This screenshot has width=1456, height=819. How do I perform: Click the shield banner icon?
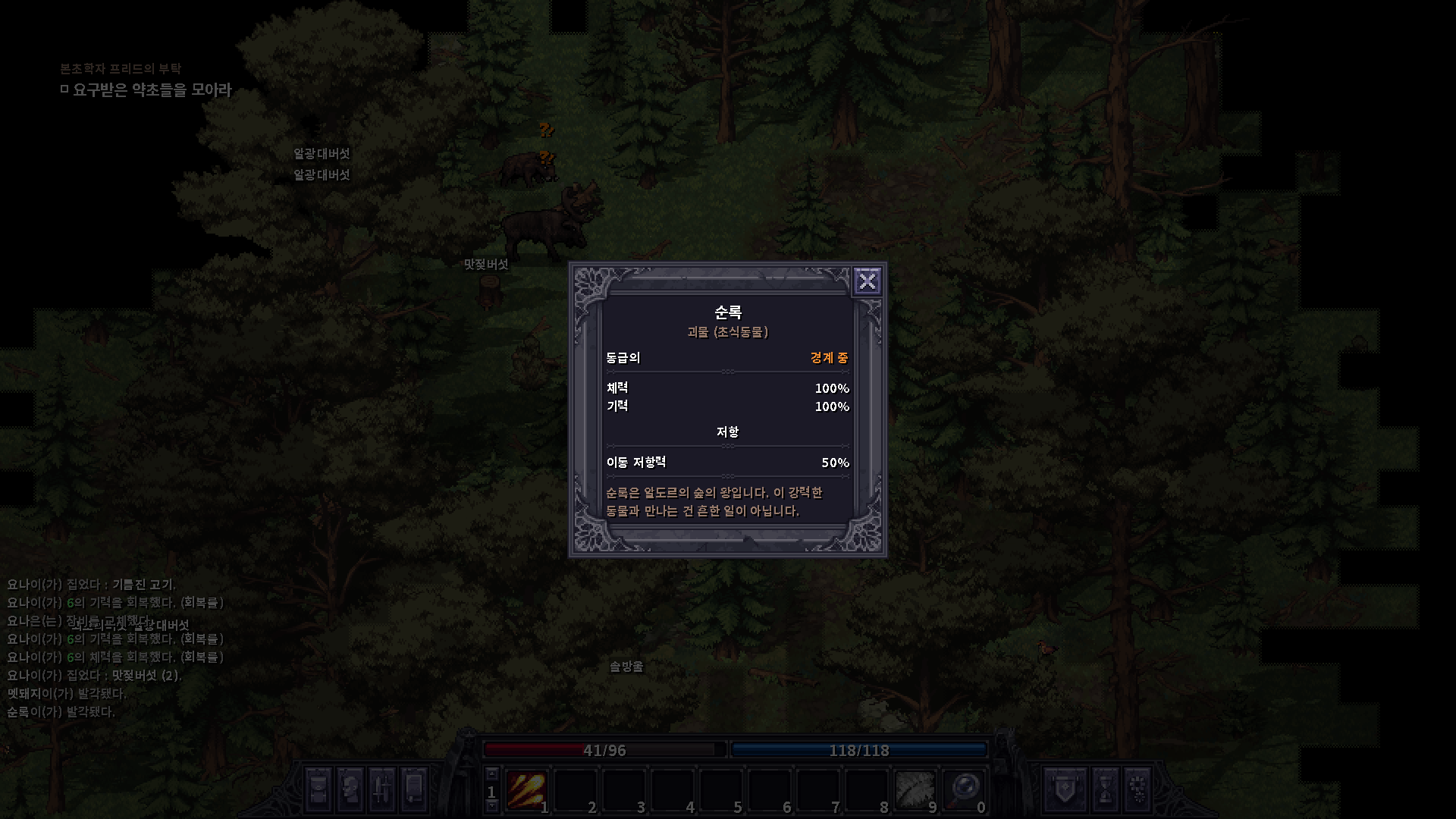tap(1060, 789)
